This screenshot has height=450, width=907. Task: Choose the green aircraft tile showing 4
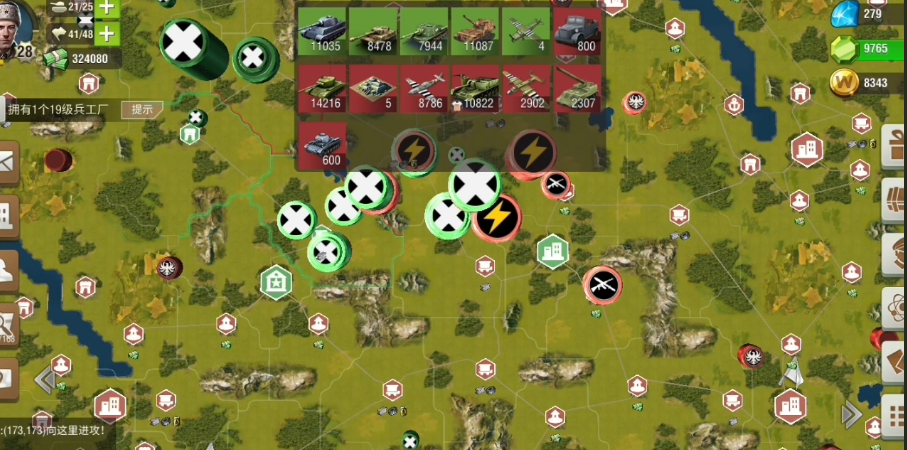pyautogui.click(x=526, y=31)
